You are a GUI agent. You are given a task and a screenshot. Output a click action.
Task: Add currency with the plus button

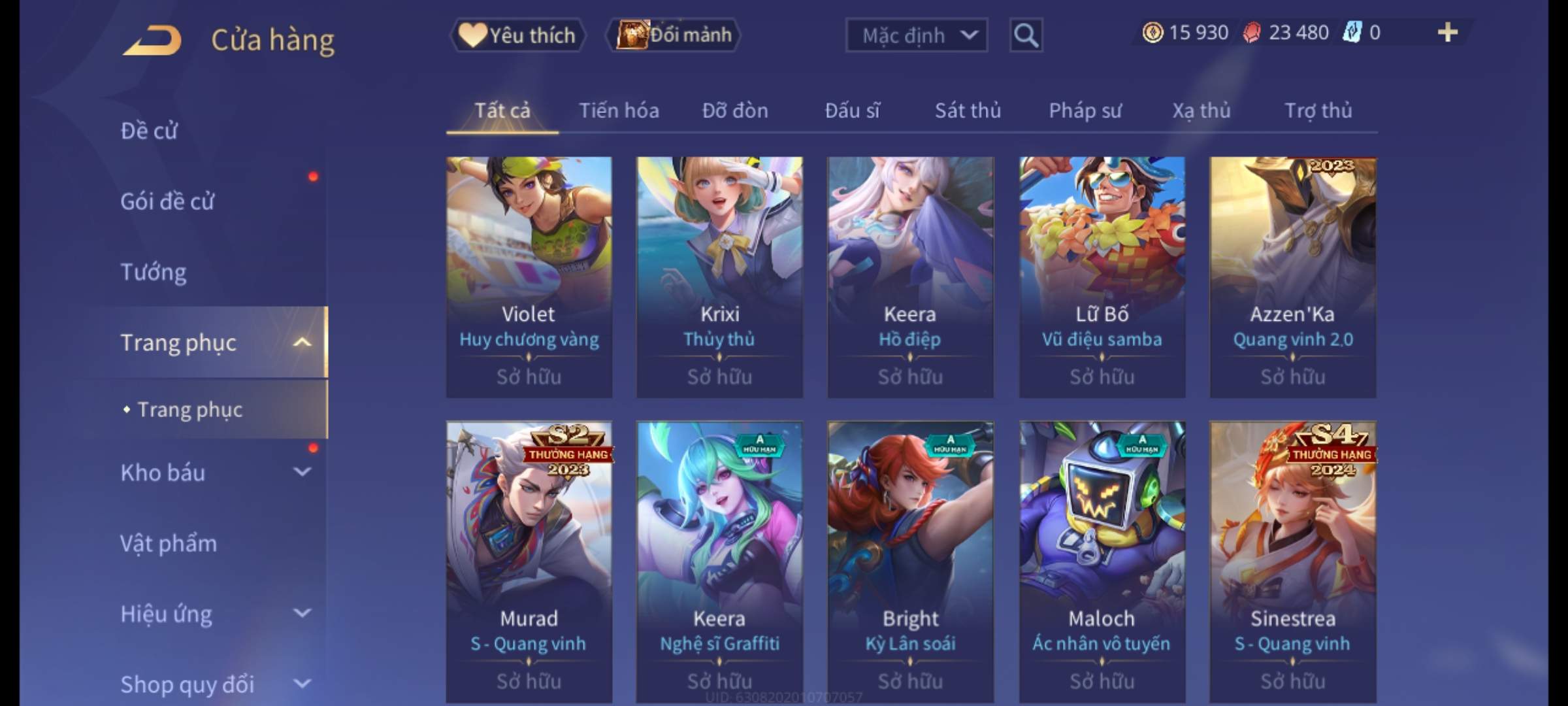click(x=1448, y=33)
